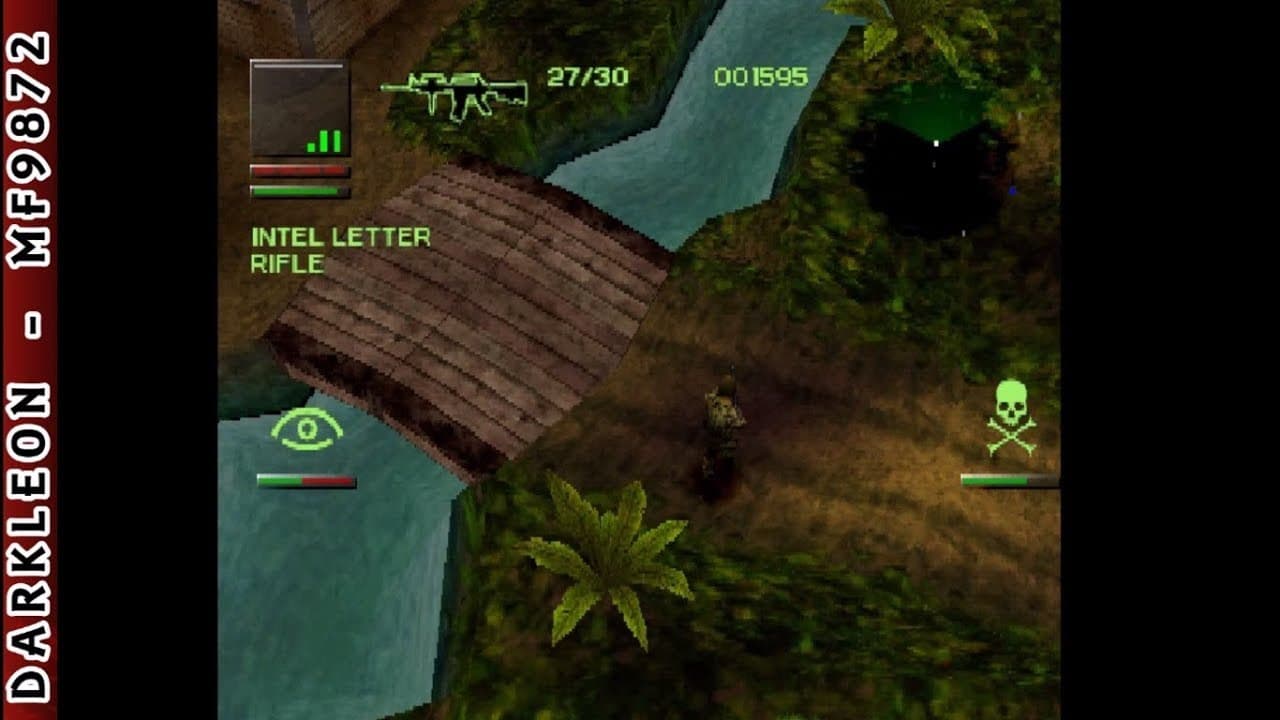Screen dimensions: 1280x720
Task: Expand the RIFLE inventory entry
Action: [290, 263]
